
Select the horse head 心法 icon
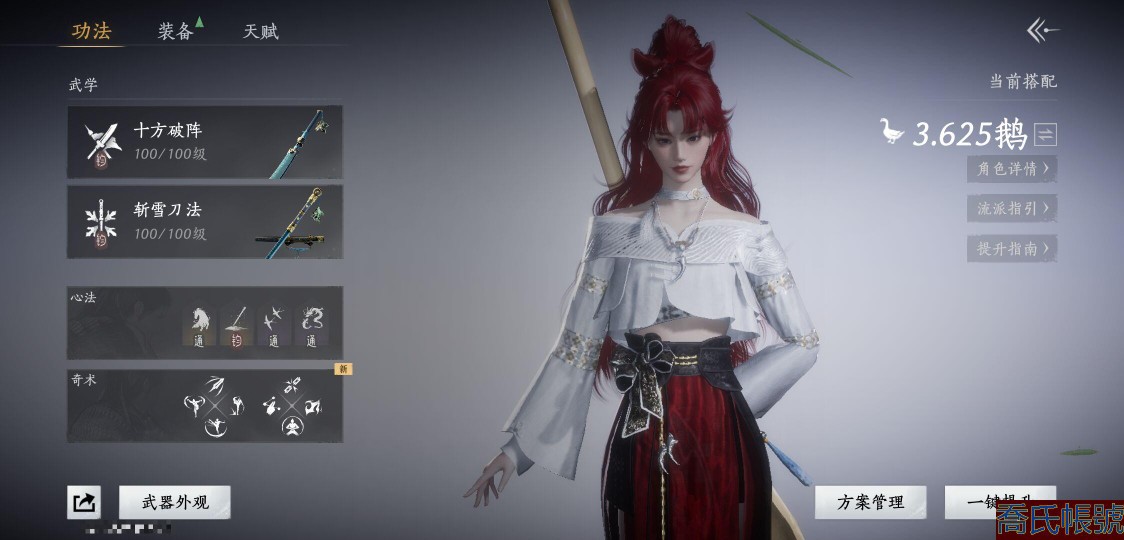(200, 320)
